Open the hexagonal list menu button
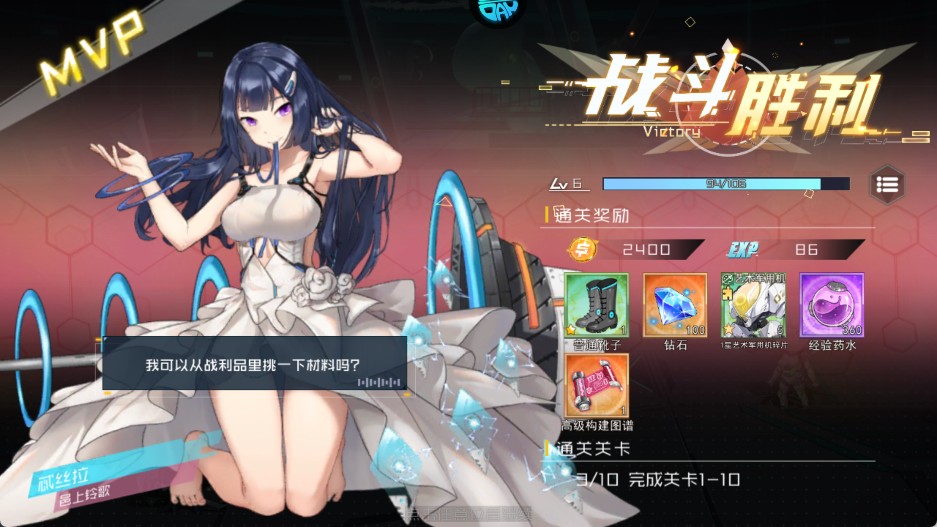 [x=887, y=184]
